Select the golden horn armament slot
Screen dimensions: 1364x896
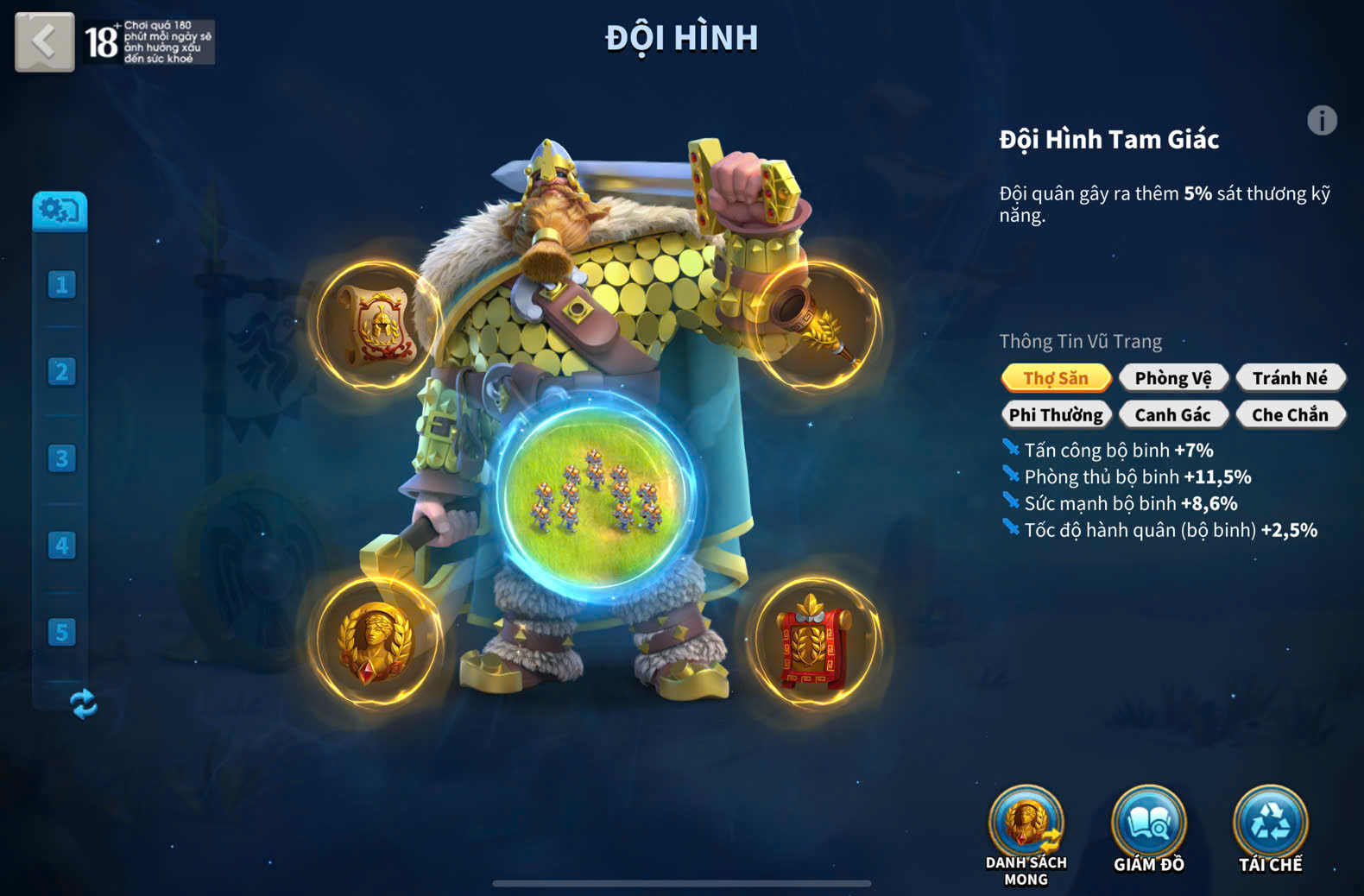(x=816, y=325)
